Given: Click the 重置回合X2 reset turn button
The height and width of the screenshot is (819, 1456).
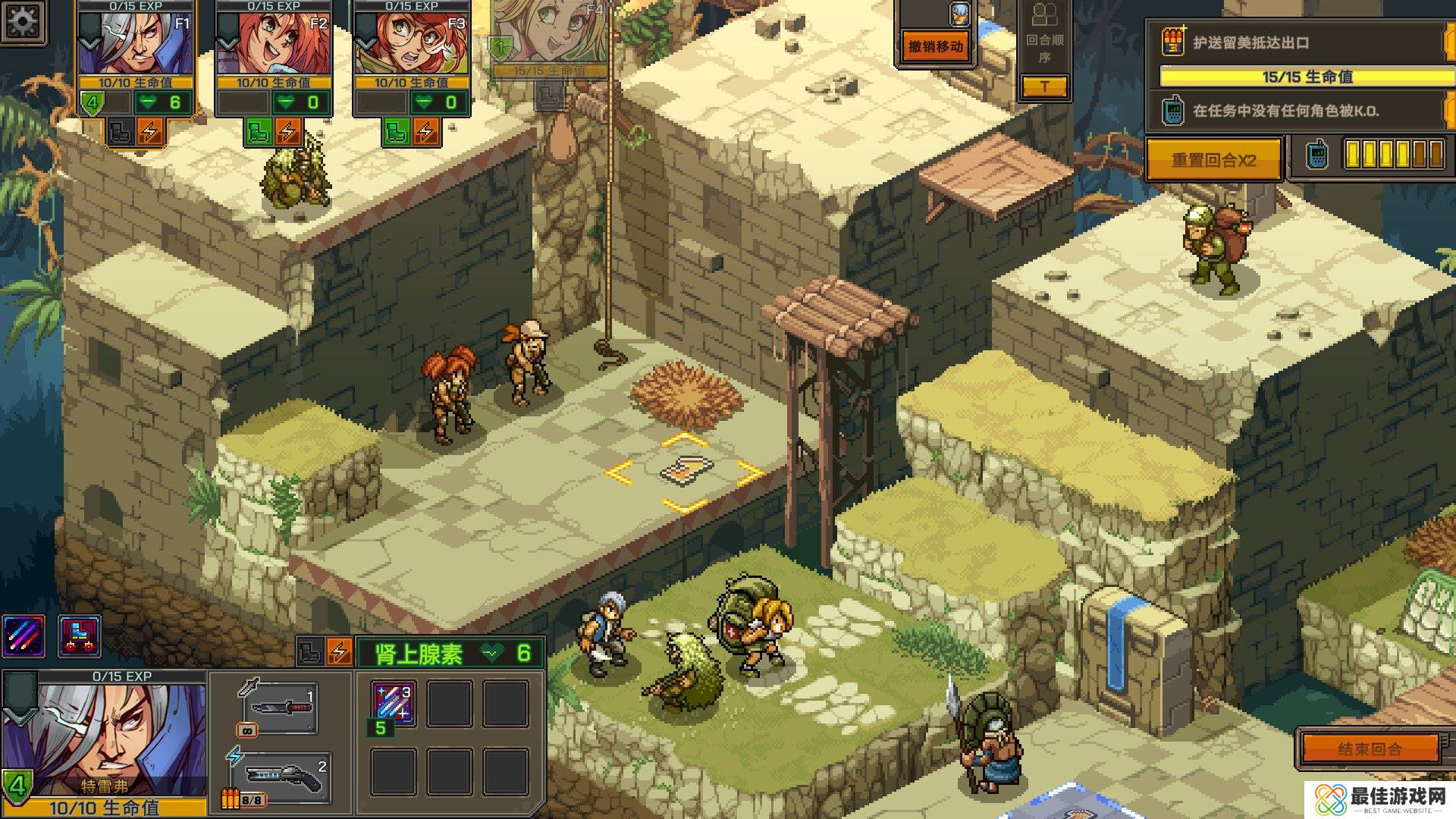Looking at the screenshot, I should (1213, 160).
